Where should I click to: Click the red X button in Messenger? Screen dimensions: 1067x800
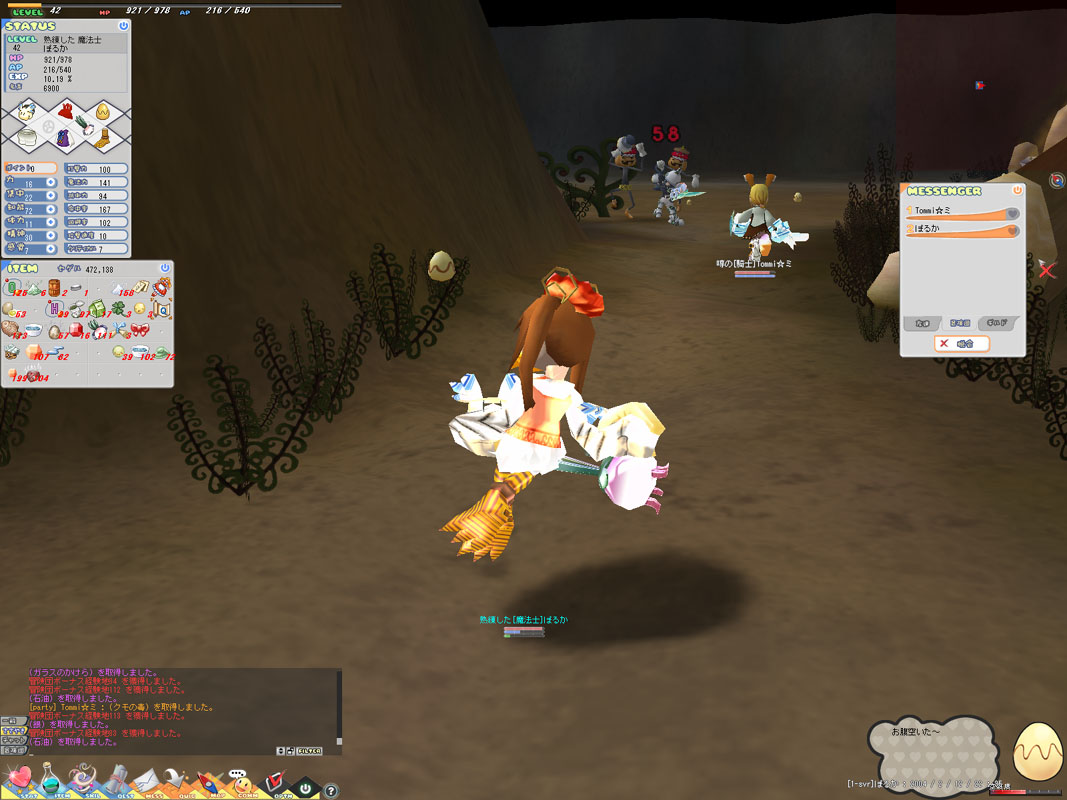(962, 343)
